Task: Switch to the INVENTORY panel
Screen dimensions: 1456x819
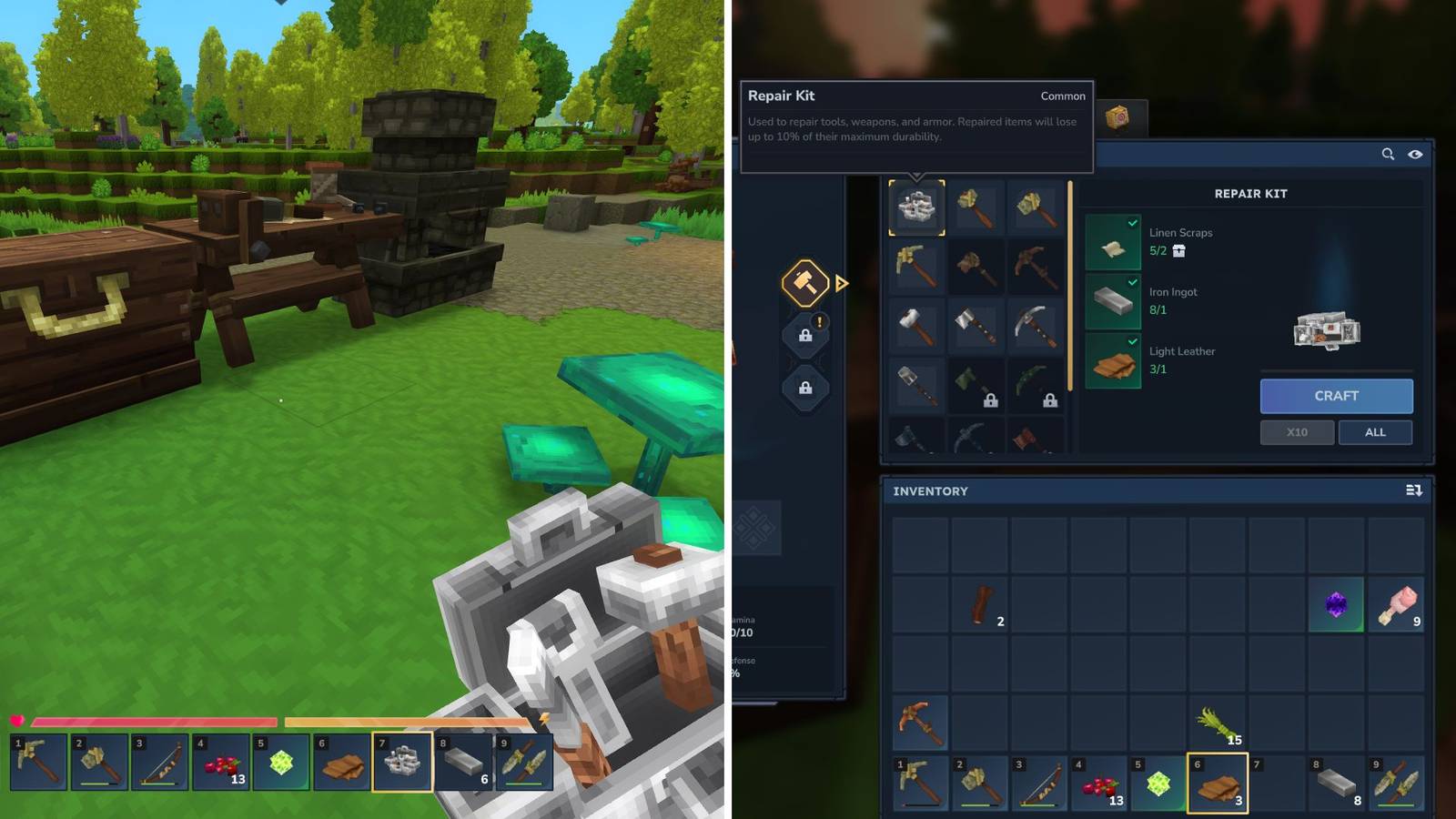Action: [x=930, y=490]
